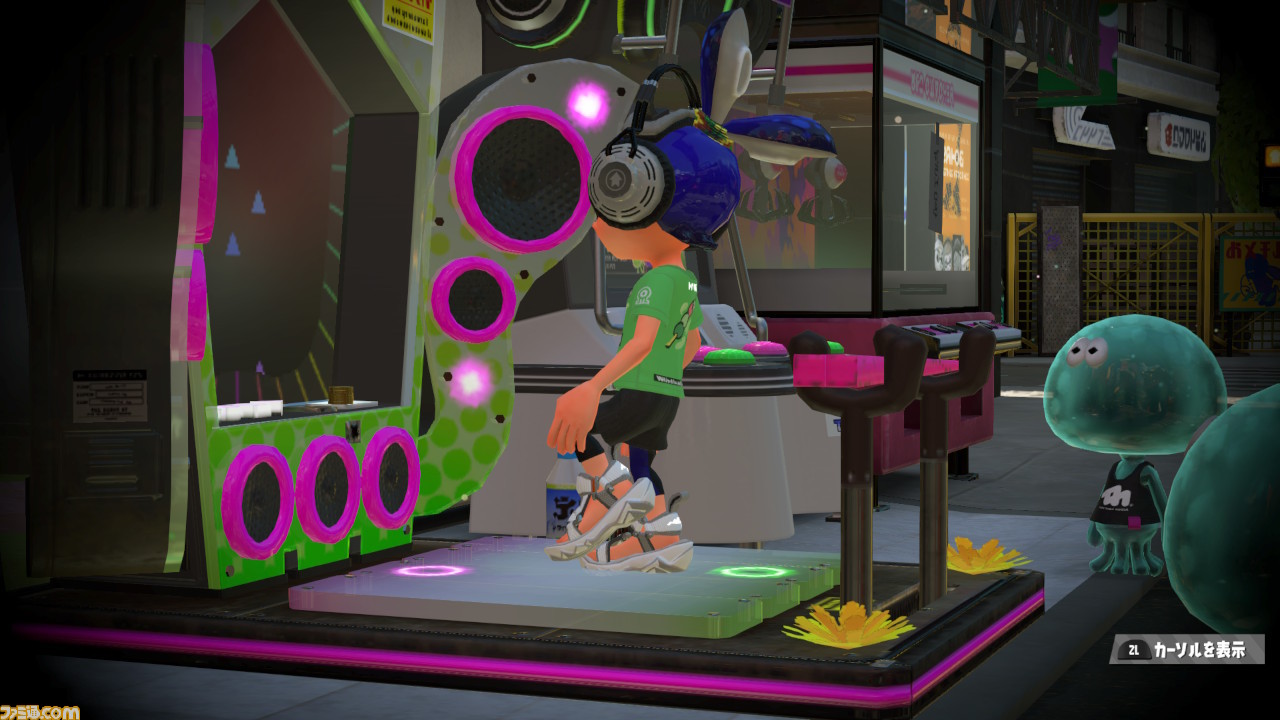Toggle the pink glowing floor ring
The width and height of the screenshot is (1280, 720).
(434, 570)
